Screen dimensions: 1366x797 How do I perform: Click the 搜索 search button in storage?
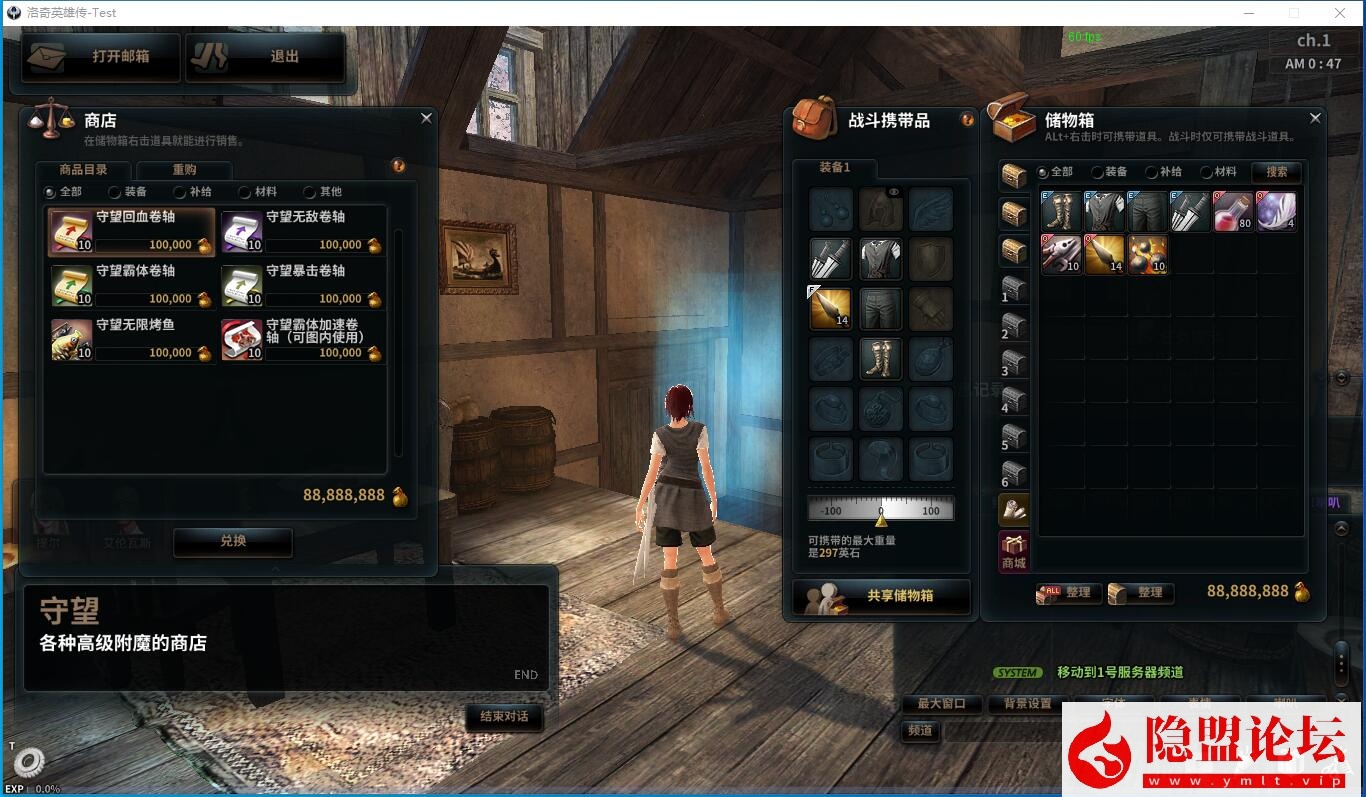1277,172
